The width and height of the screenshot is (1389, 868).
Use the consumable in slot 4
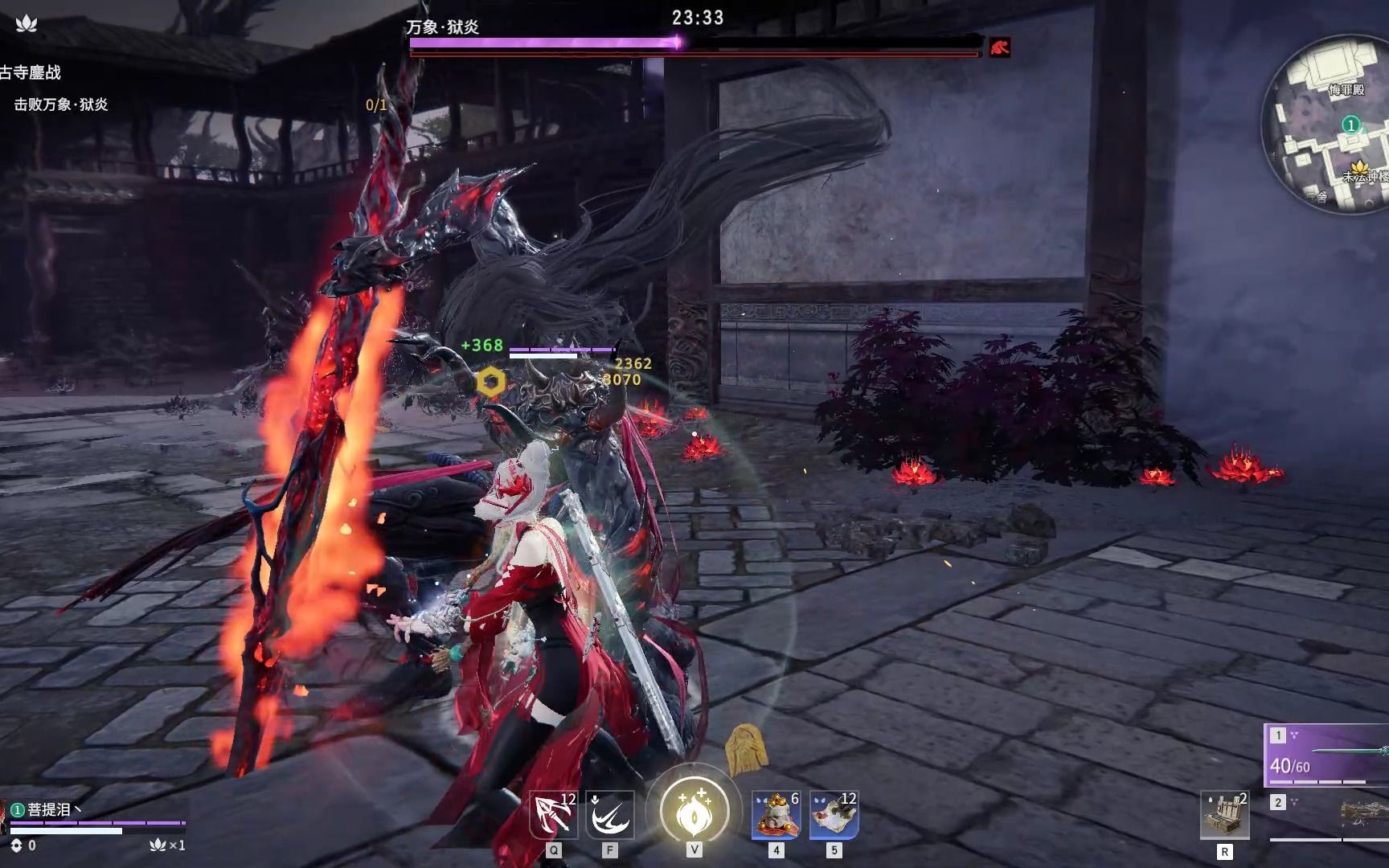pos(776,814)
